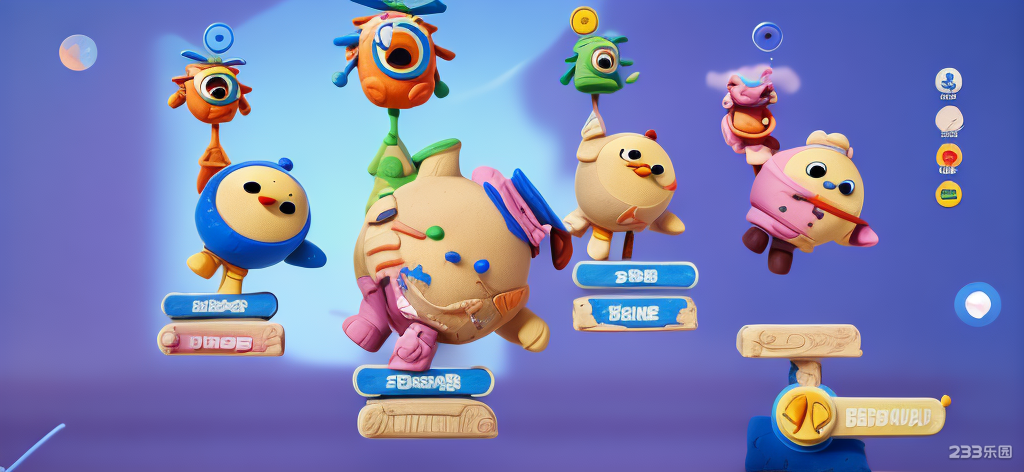The image size is (1024, 472).
Task: Choose the yellow side icon with green block
Action: [x=948, y=193]
